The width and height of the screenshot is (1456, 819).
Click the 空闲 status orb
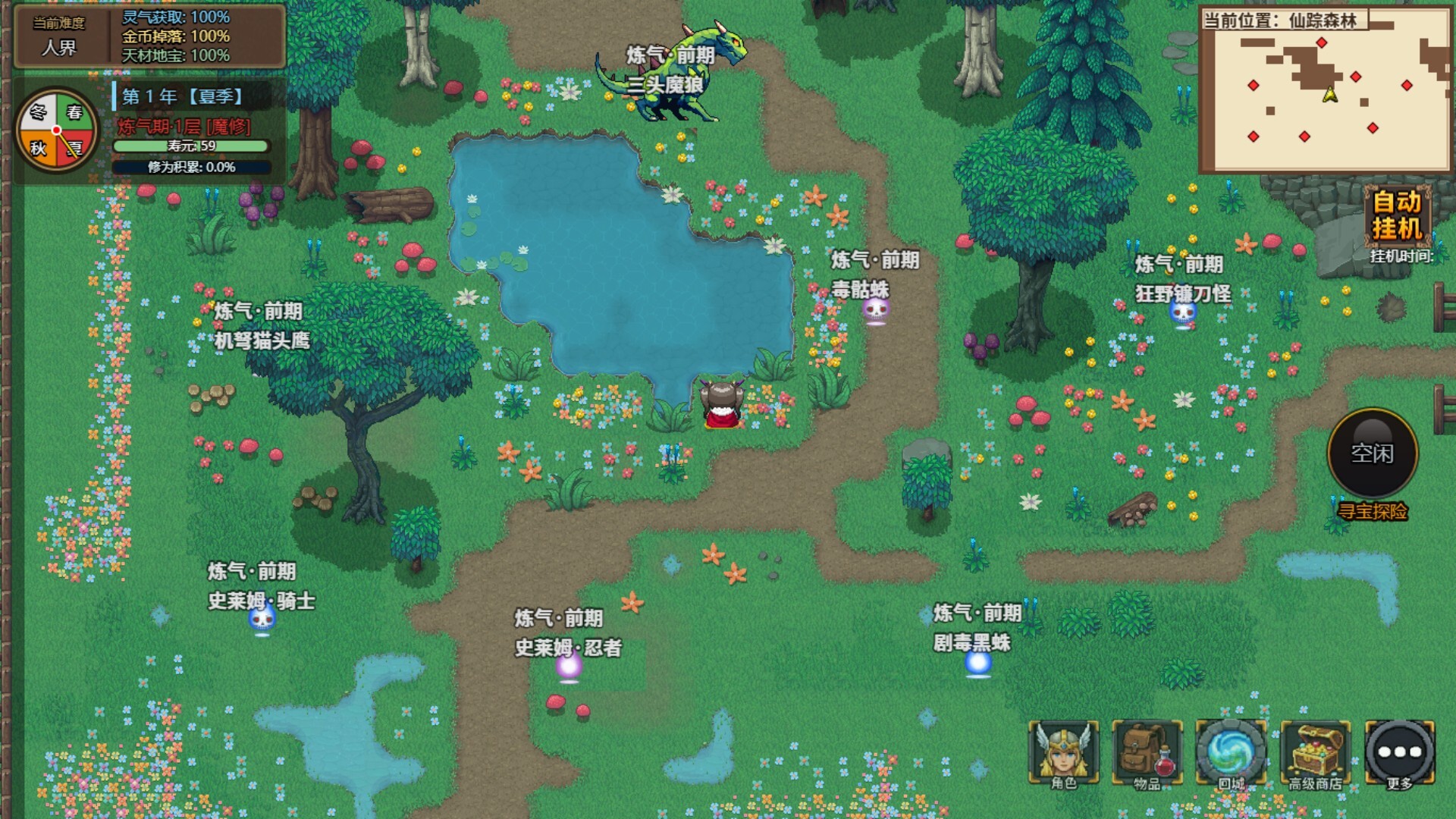coord(1372,453)
